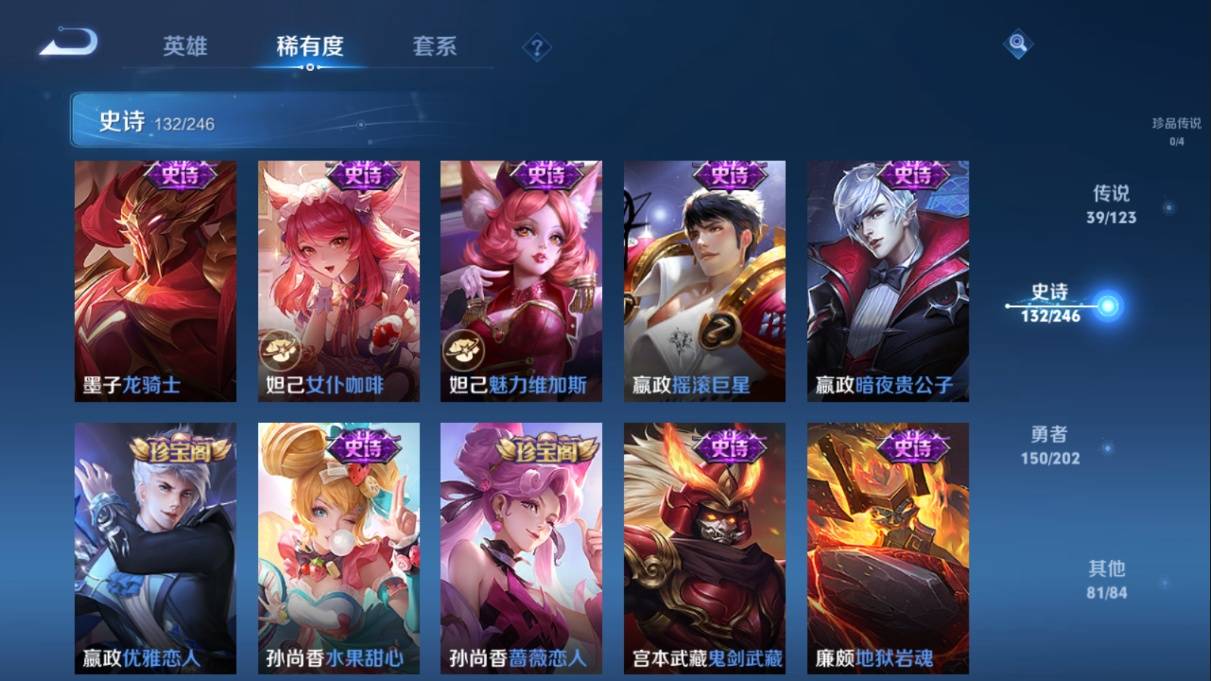Jump to the 珍品传说 rarity section
The image size is (1211, 681).
1176,130
